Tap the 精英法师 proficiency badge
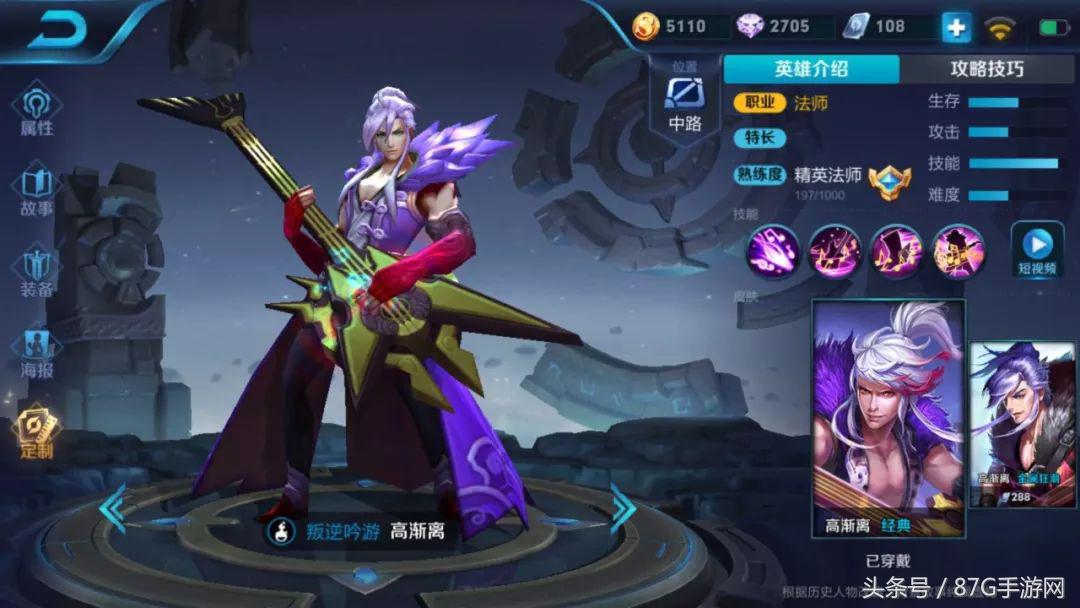Image resolution: width=1080 pixels, height=608 pixels. coord(889,182)
